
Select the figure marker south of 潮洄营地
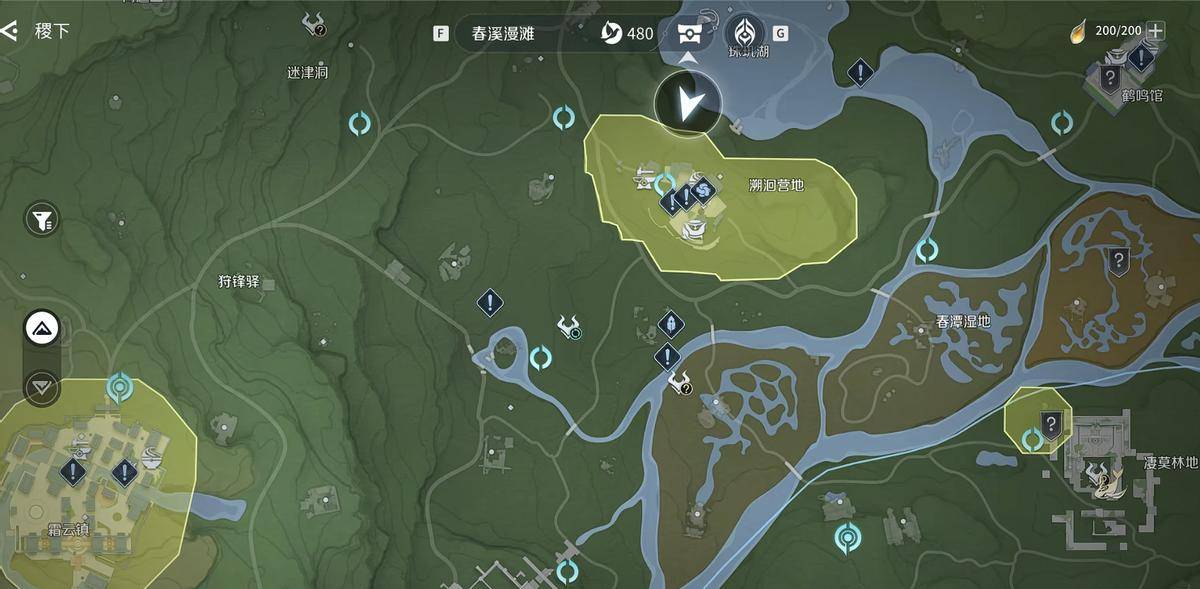coord(670,324)
